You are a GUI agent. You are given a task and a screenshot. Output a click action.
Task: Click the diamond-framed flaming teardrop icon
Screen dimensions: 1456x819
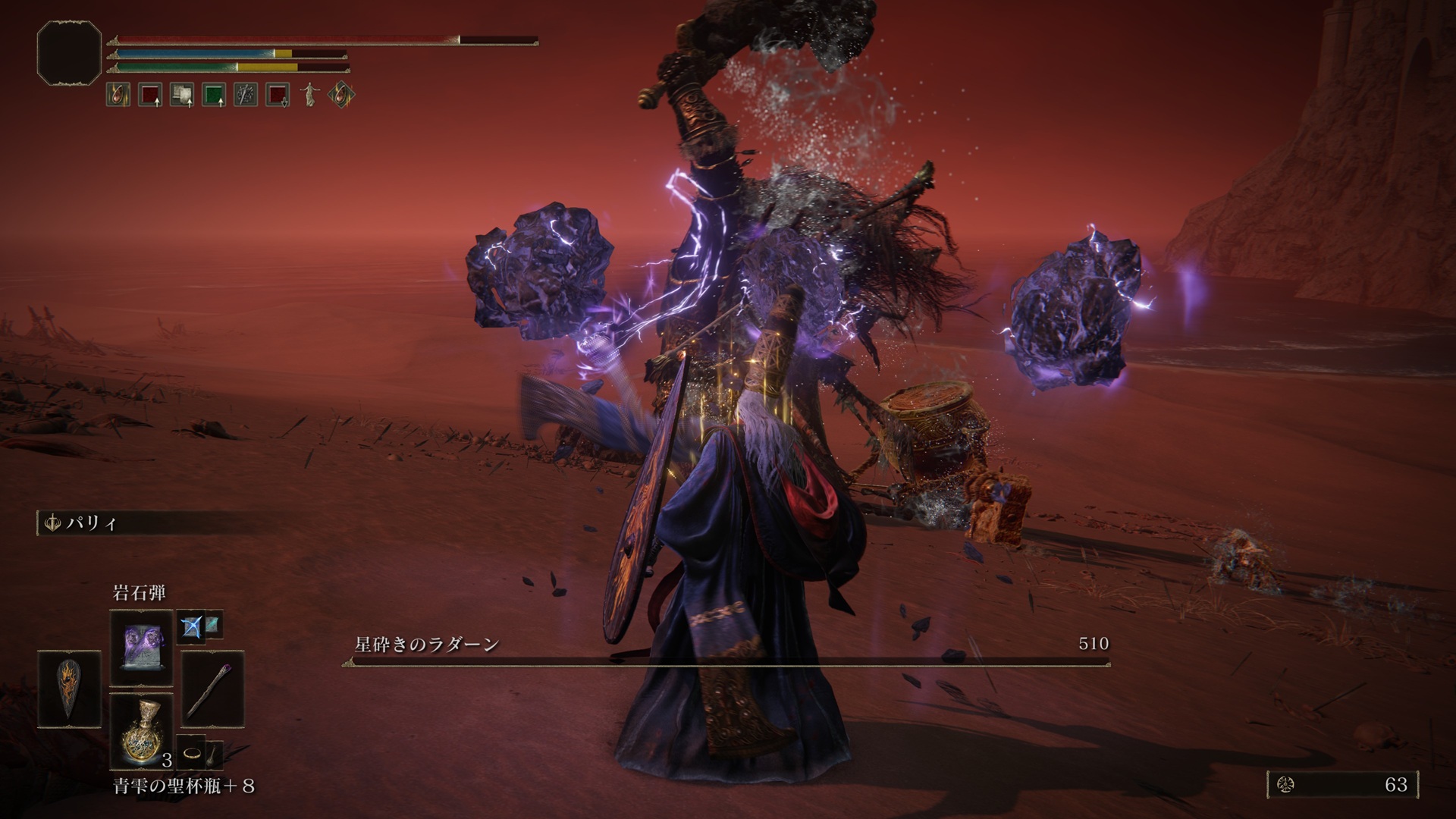[340, 95]
